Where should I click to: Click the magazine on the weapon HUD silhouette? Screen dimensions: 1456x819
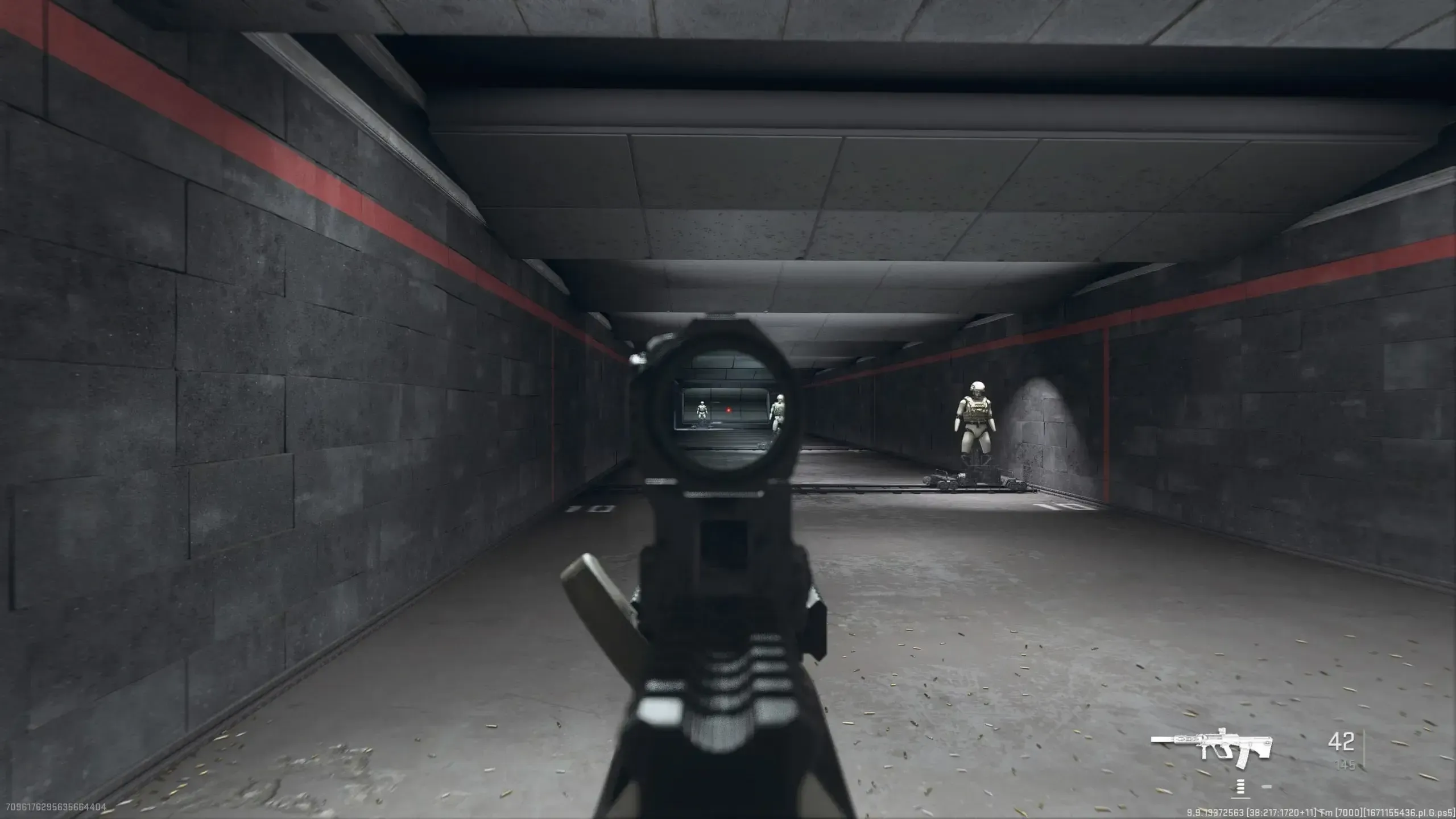1242,761
